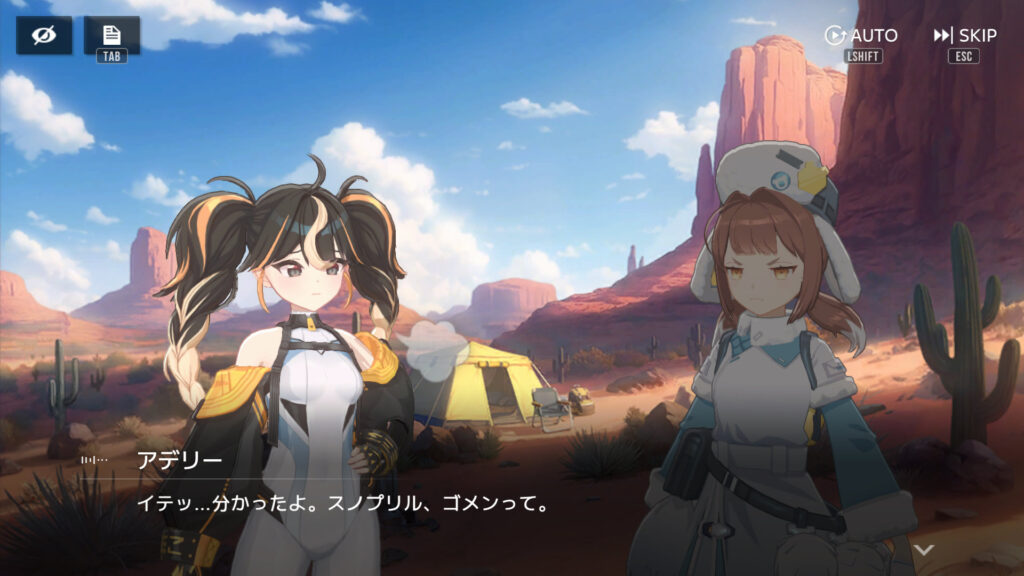
Task: Replay the voice line next to アデリー
Action: point(95,460)
